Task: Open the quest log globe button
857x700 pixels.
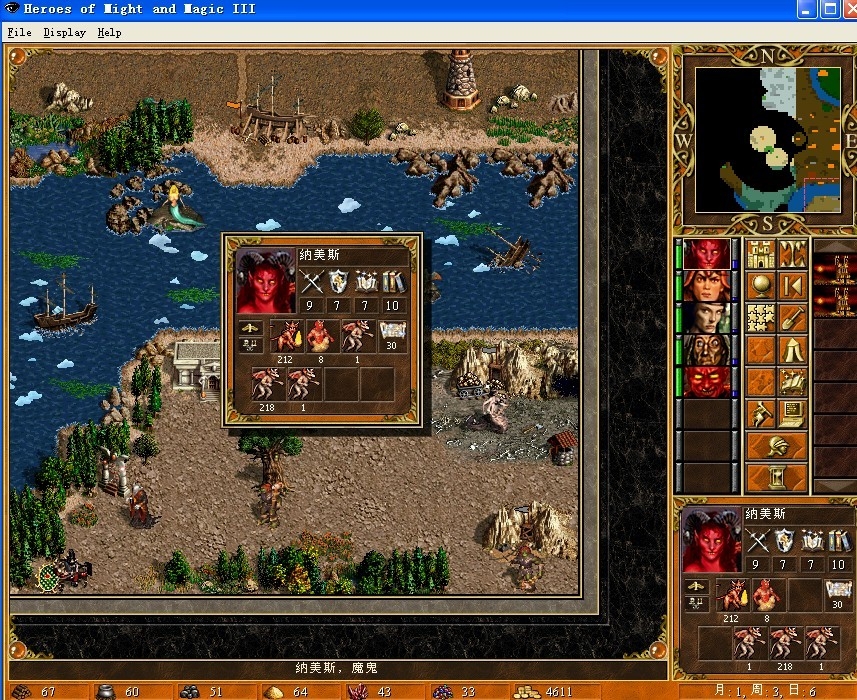Action: tap(762, 286)
